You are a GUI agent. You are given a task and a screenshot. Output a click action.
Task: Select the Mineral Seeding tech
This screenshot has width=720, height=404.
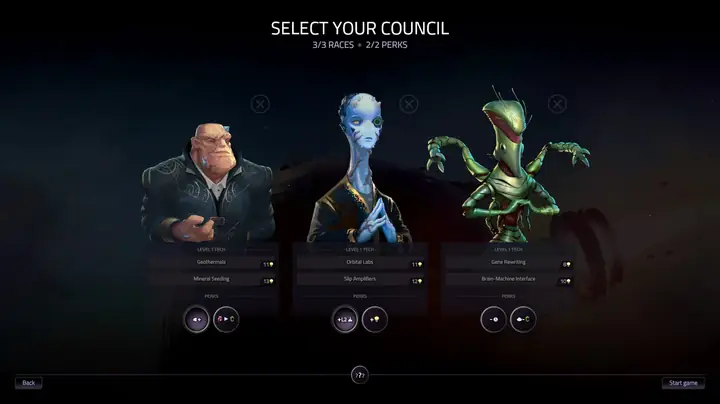coord(213,280)
